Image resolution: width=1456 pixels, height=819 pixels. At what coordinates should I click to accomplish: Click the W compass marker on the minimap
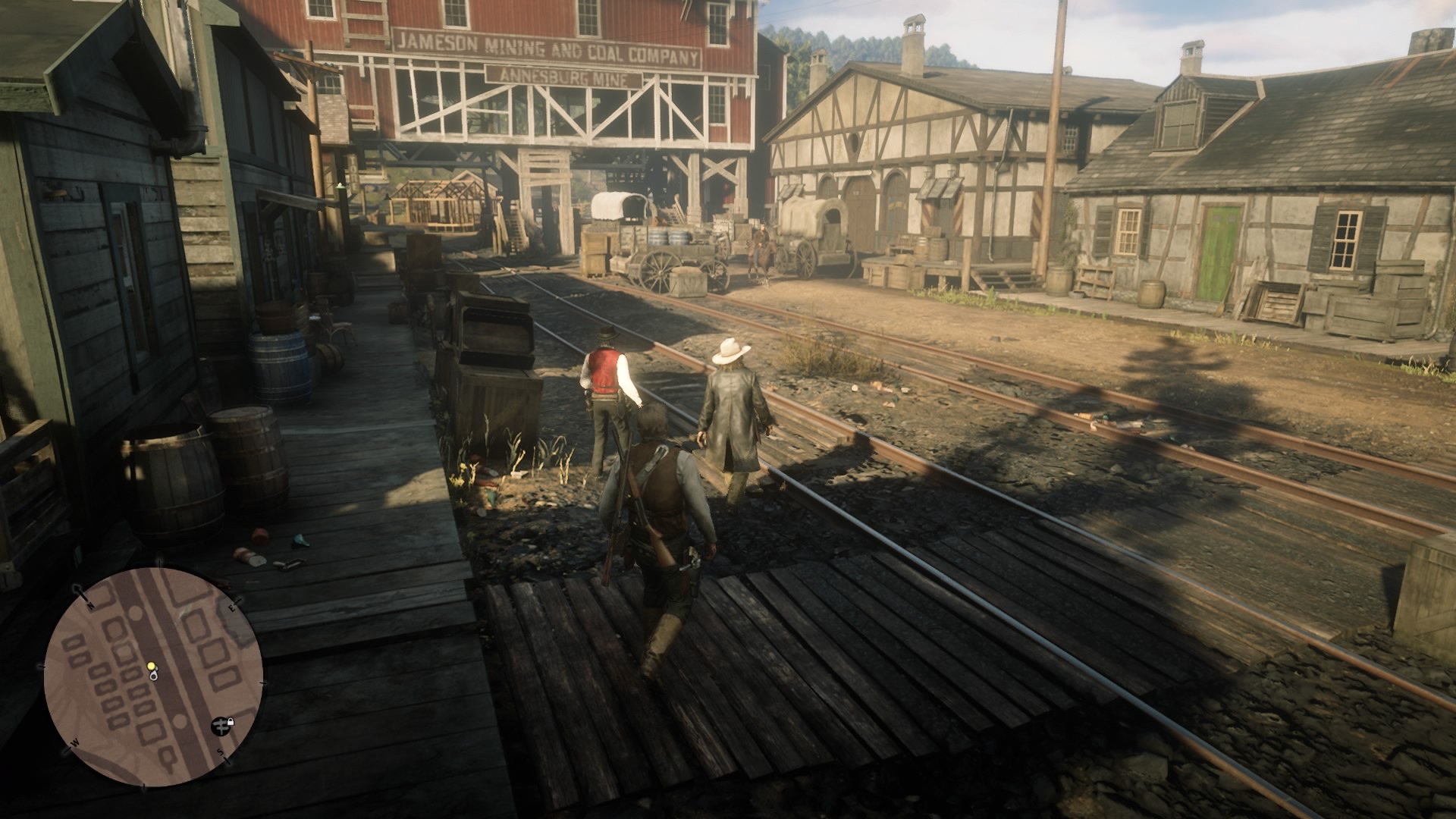75,743
